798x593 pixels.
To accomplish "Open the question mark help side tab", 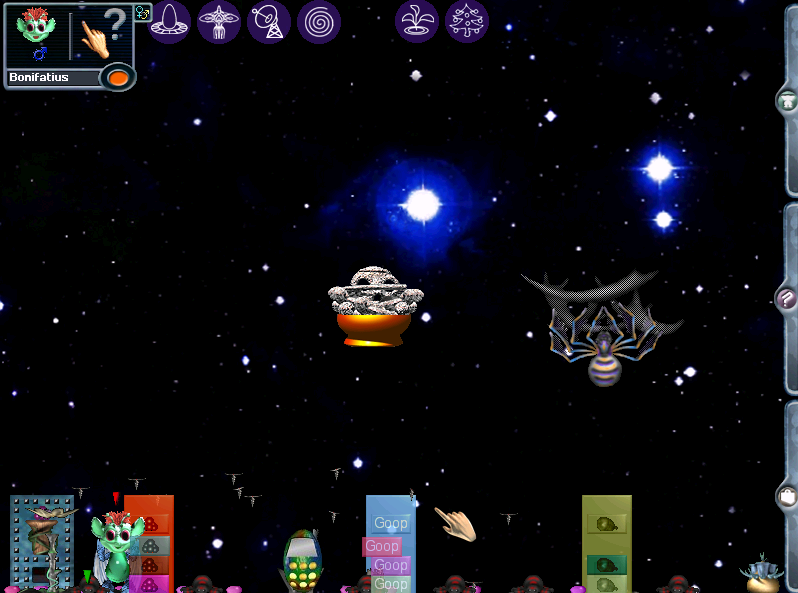I will [x=787, y=298].
